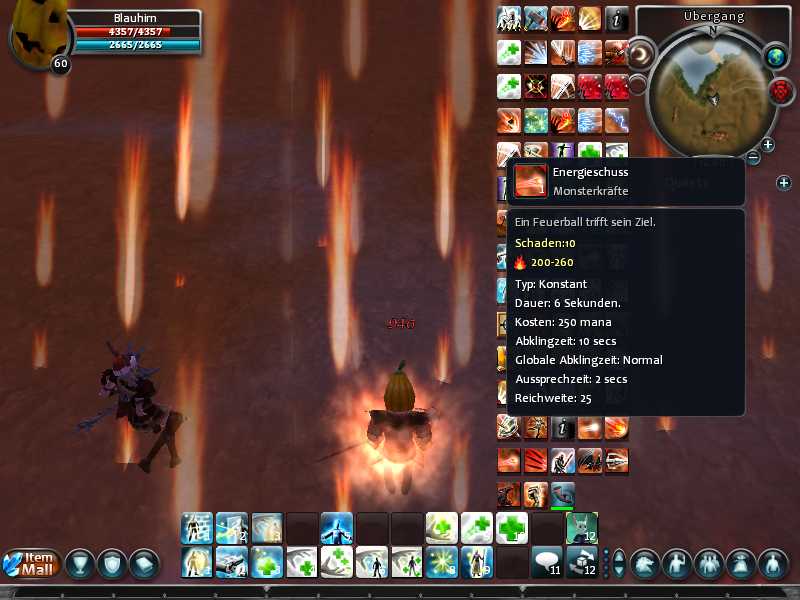800x600 pixels.
Task: Open the Item Mall shop
Action: pyautogui.click(x=32, y=563)
